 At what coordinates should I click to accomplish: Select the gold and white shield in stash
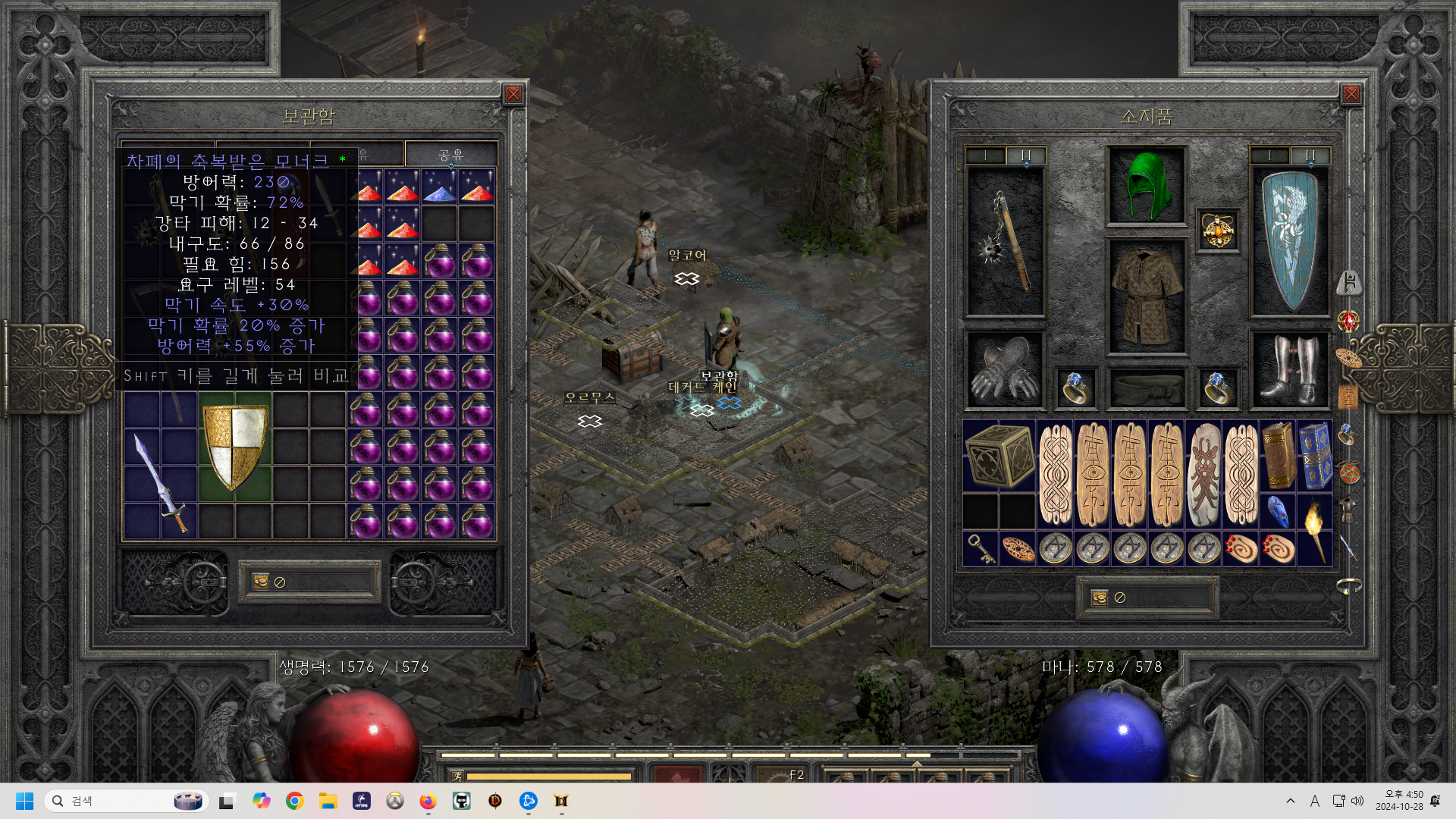point(235,446)
